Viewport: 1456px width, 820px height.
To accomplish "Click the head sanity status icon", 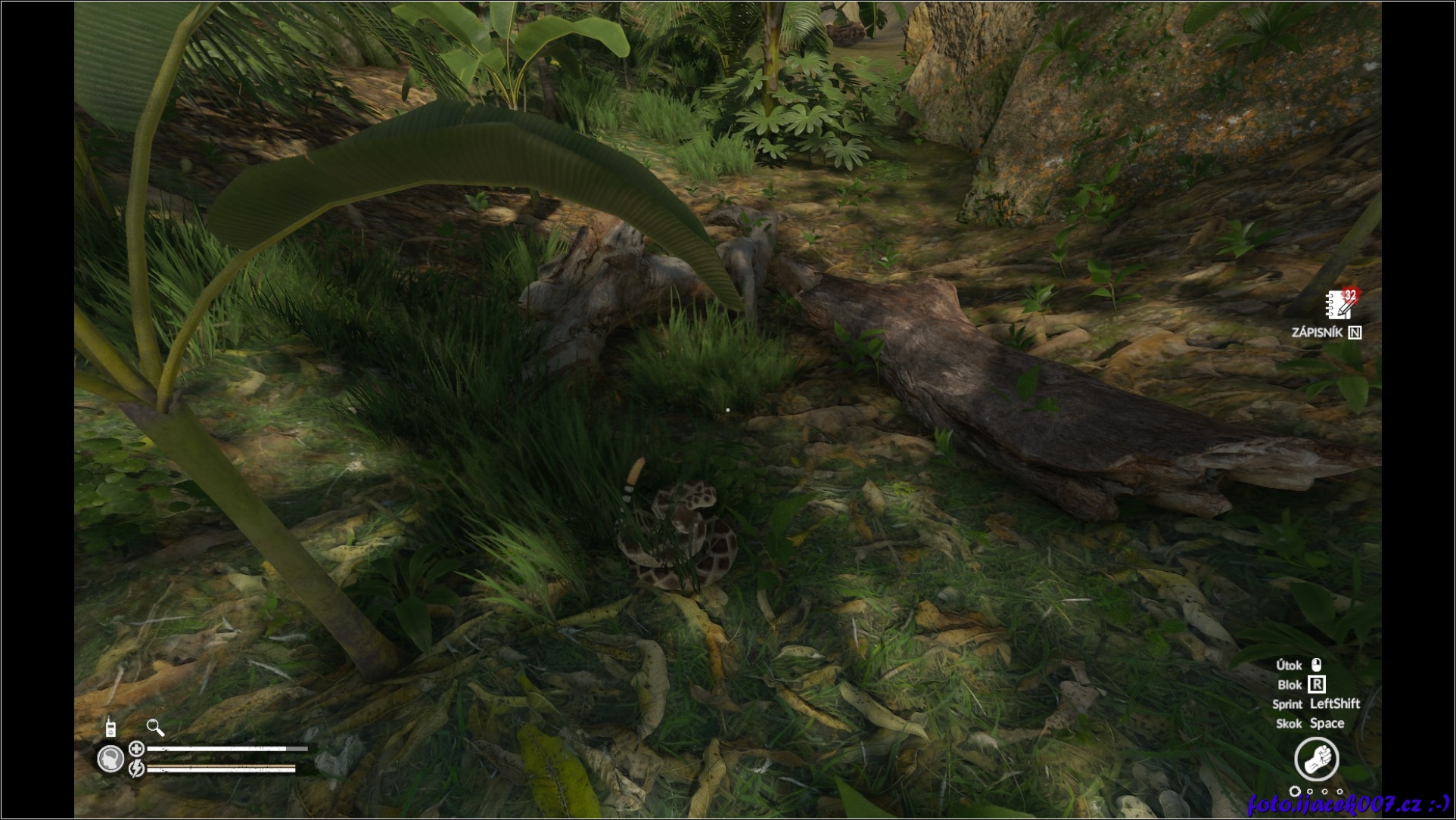I will [x=111, y=758].
